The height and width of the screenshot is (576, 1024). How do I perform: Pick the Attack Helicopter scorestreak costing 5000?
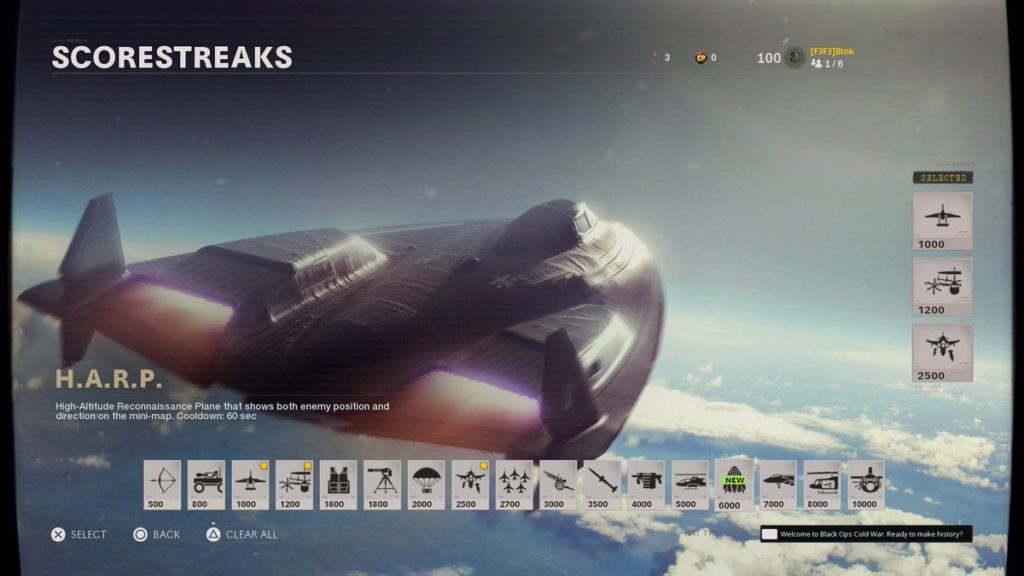(x=690, y=485)
